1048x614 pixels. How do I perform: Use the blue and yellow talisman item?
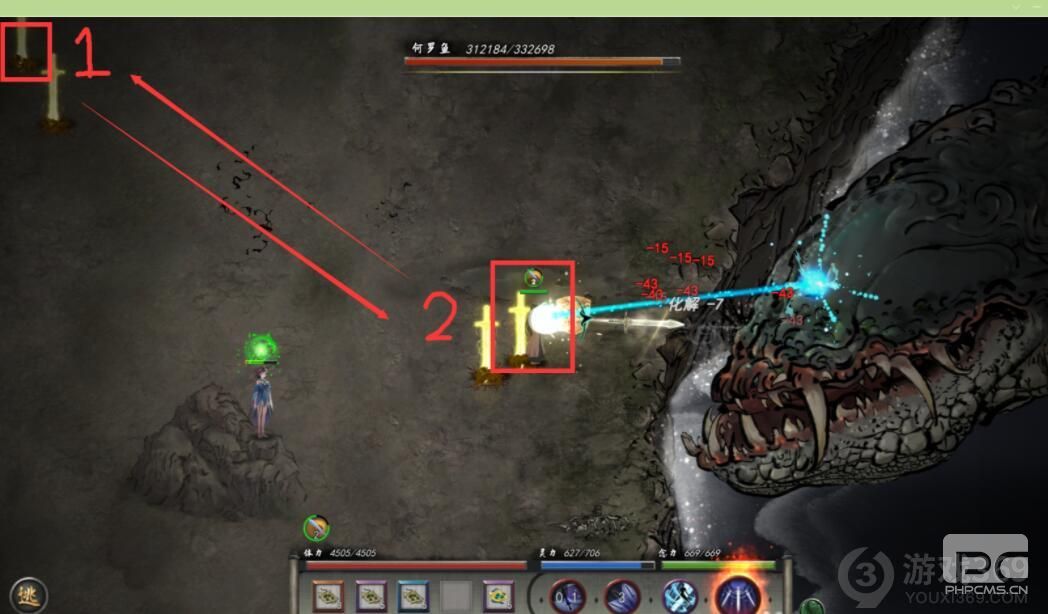coord(497,596)
